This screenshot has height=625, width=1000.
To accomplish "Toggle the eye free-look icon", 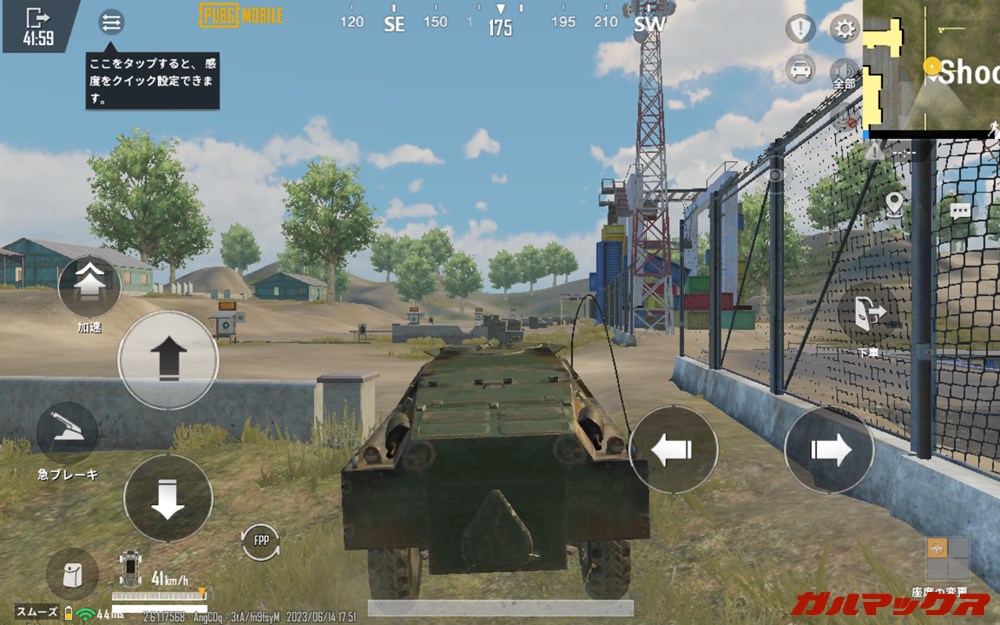I will 775,174.
